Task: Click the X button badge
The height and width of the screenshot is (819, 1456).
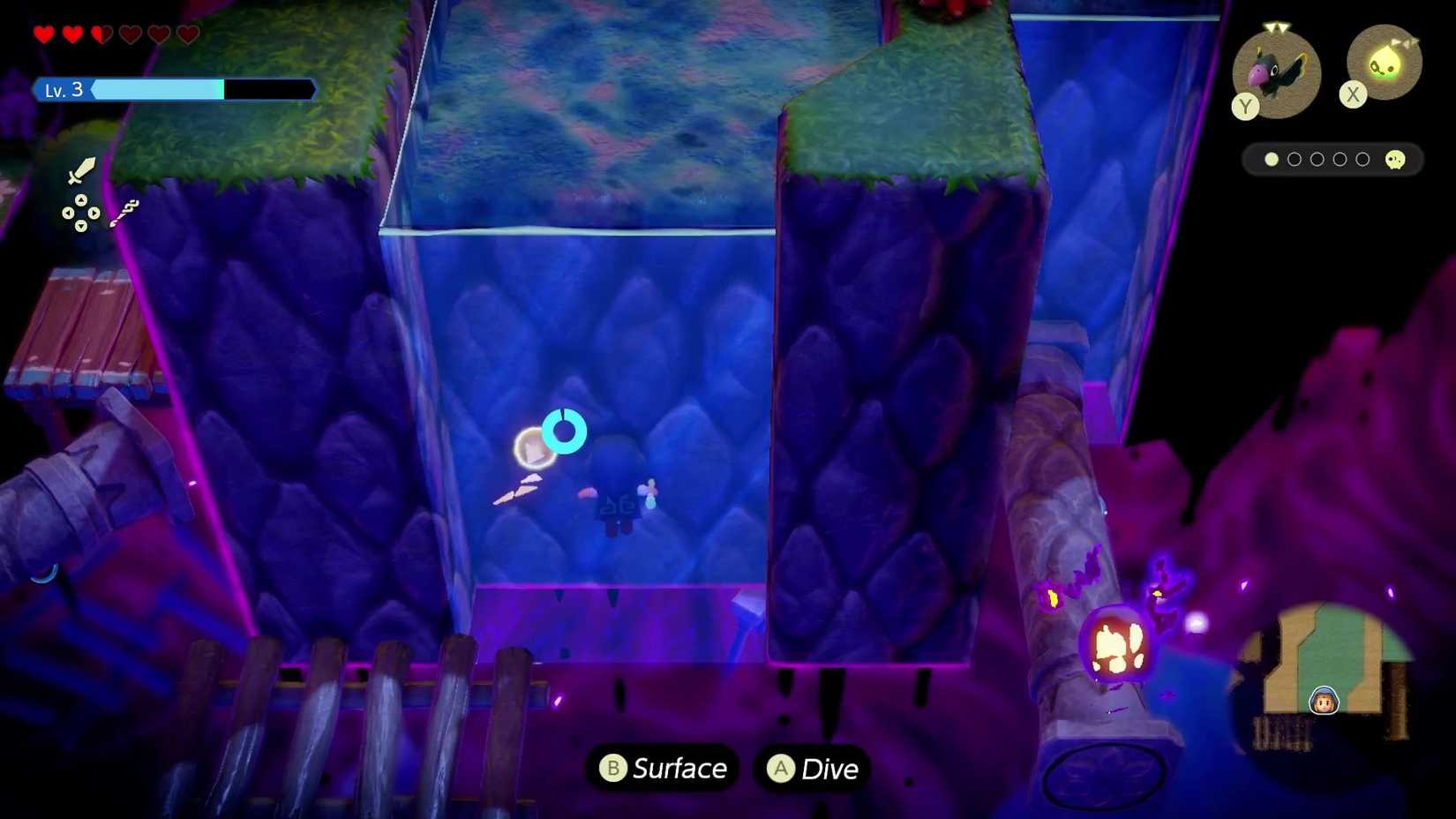Action: coord(1354,94)
